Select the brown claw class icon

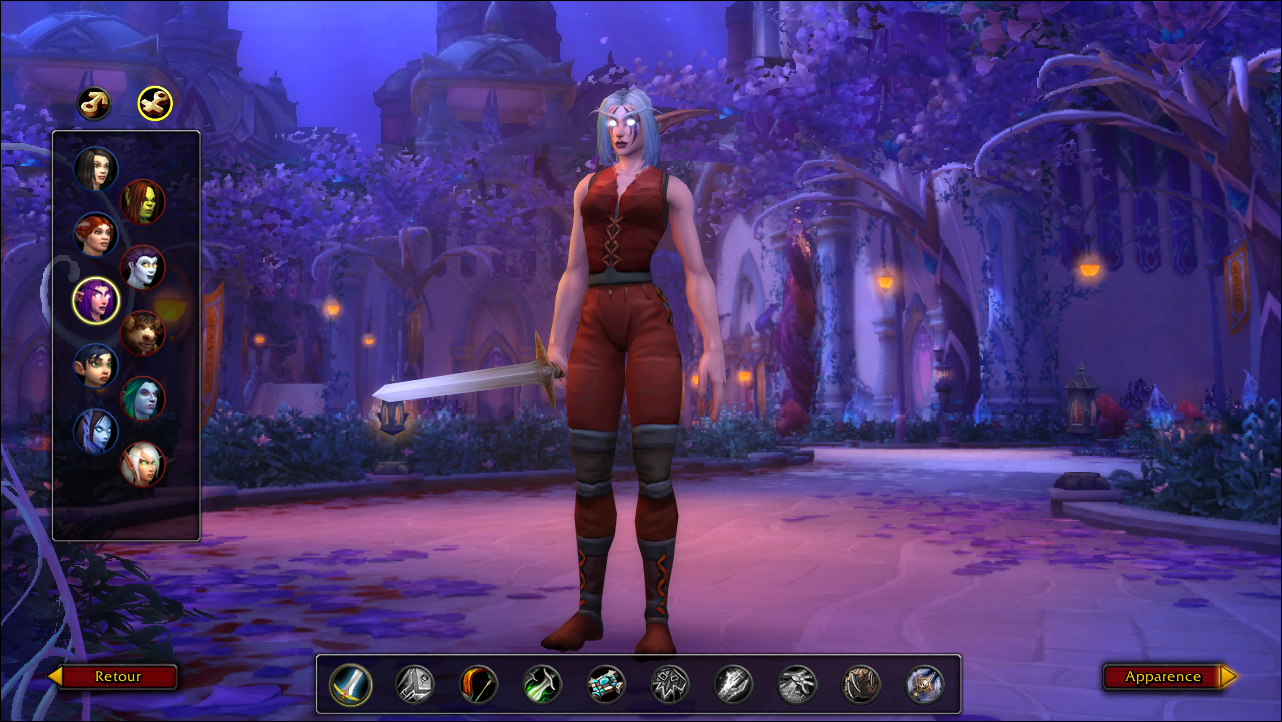(x=862, y=685)
